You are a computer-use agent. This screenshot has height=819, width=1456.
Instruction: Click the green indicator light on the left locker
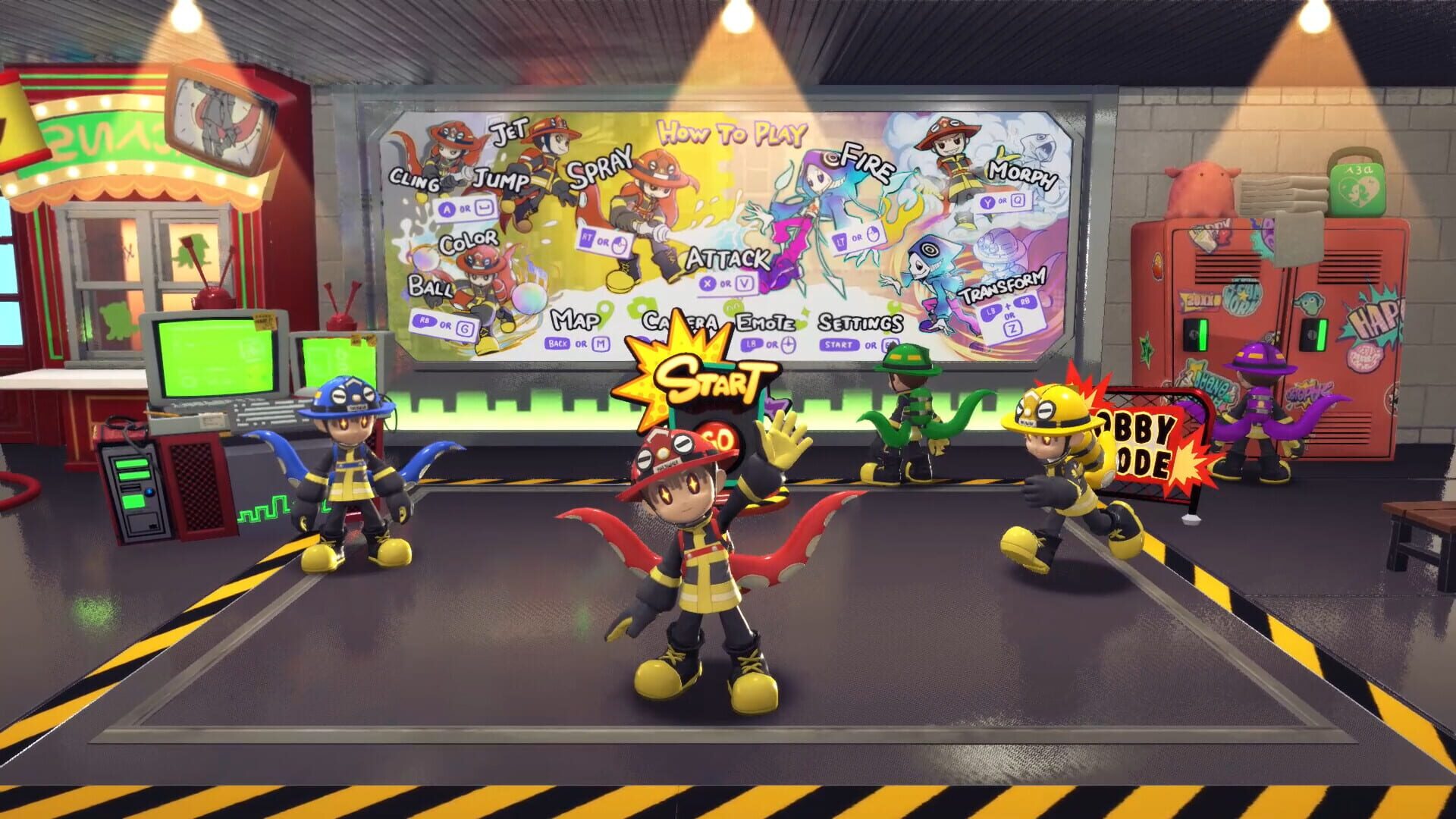coord(1204,334)
